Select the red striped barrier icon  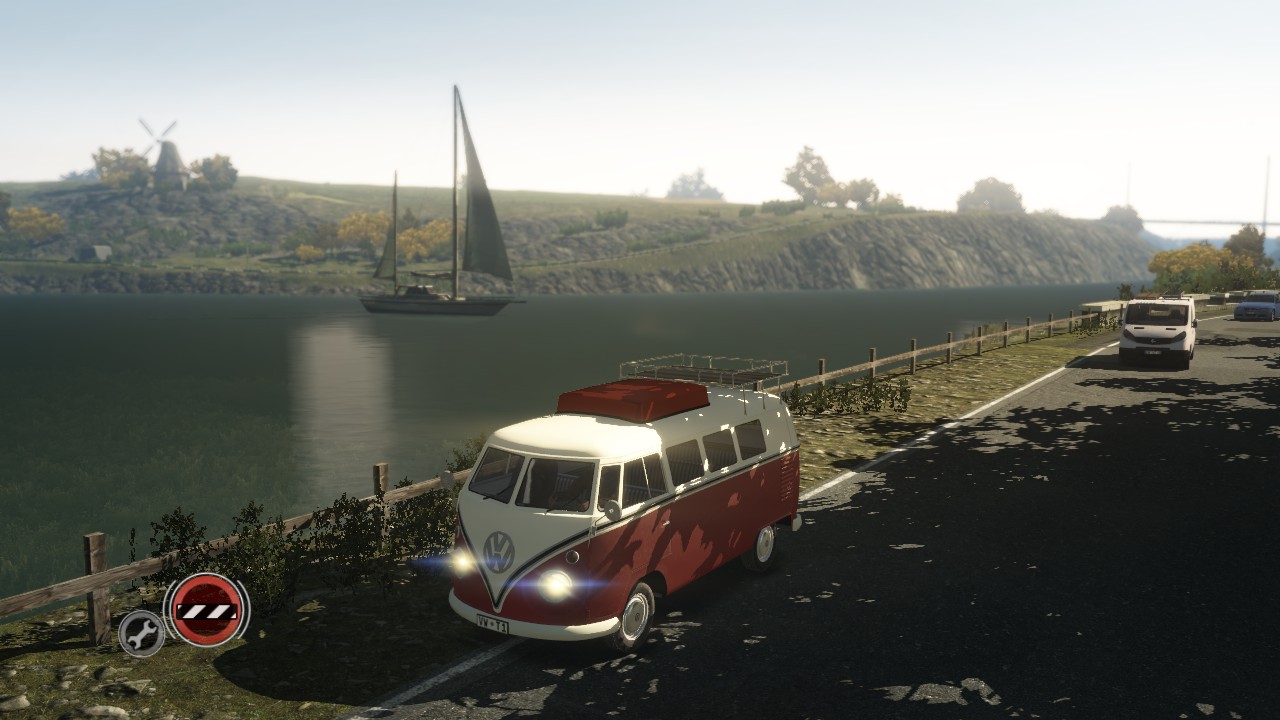coord(206,610)
